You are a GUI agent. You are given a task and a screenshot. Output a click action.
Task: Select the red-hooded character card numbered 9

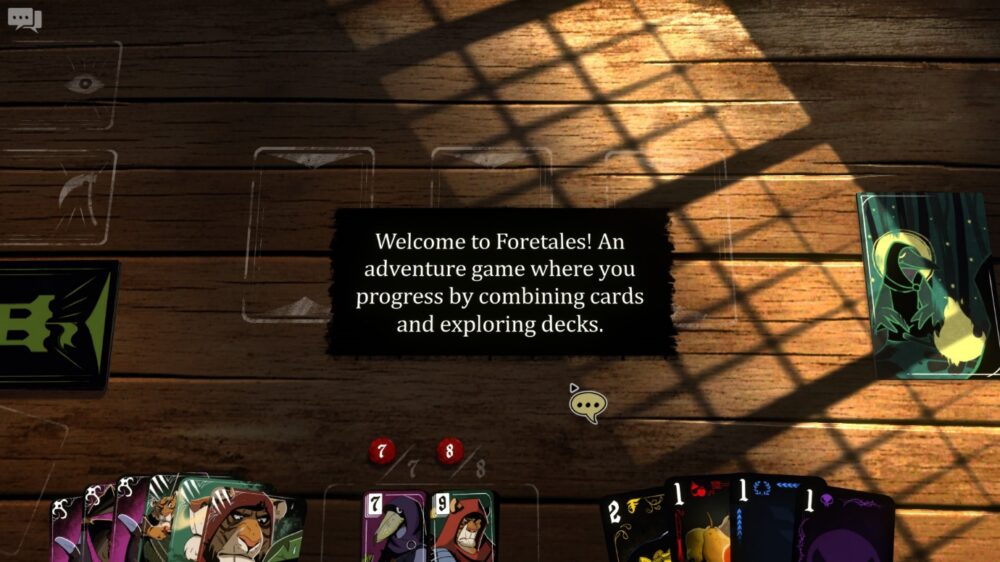click(x=462, y=527)
